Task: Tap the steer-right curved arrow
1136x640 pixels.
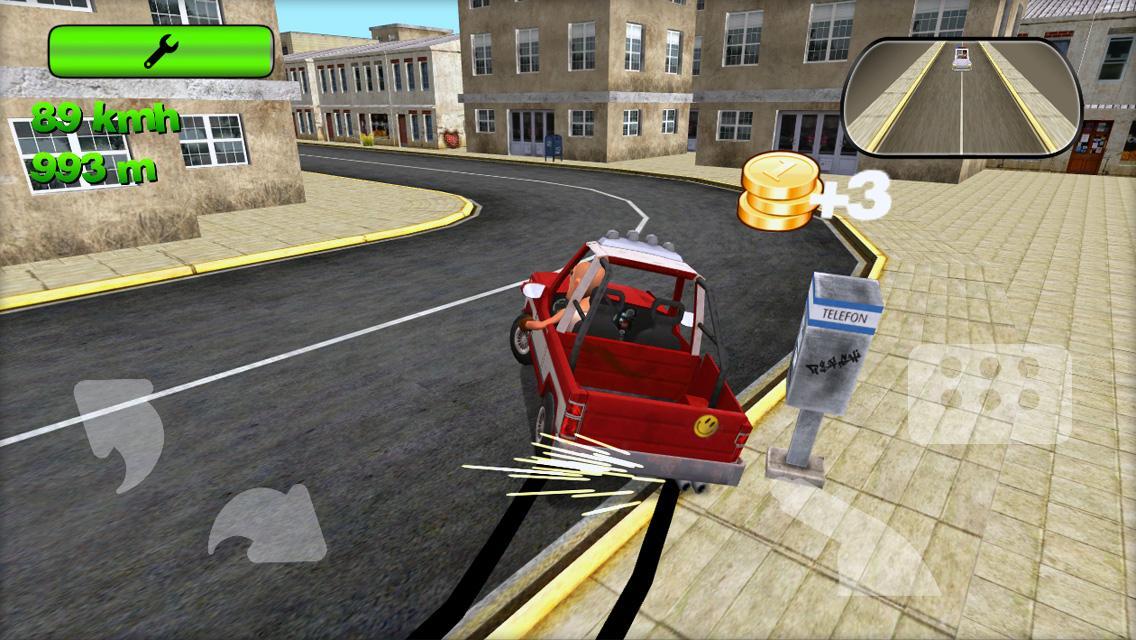Action: pos(267,523)
